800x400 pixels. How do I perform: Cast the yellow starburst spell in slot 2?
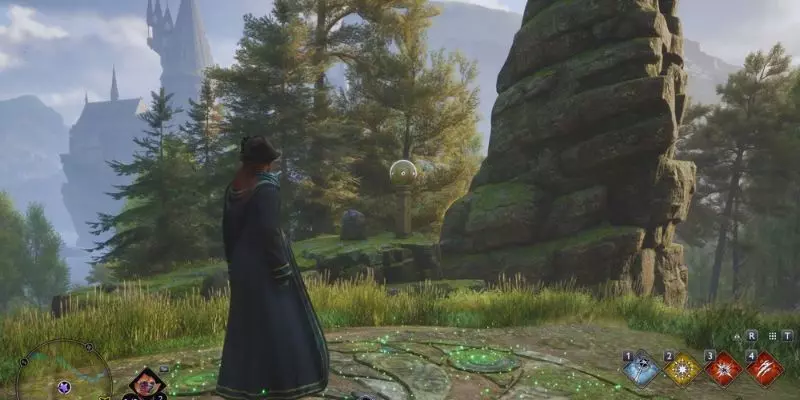tap(682, 369)
